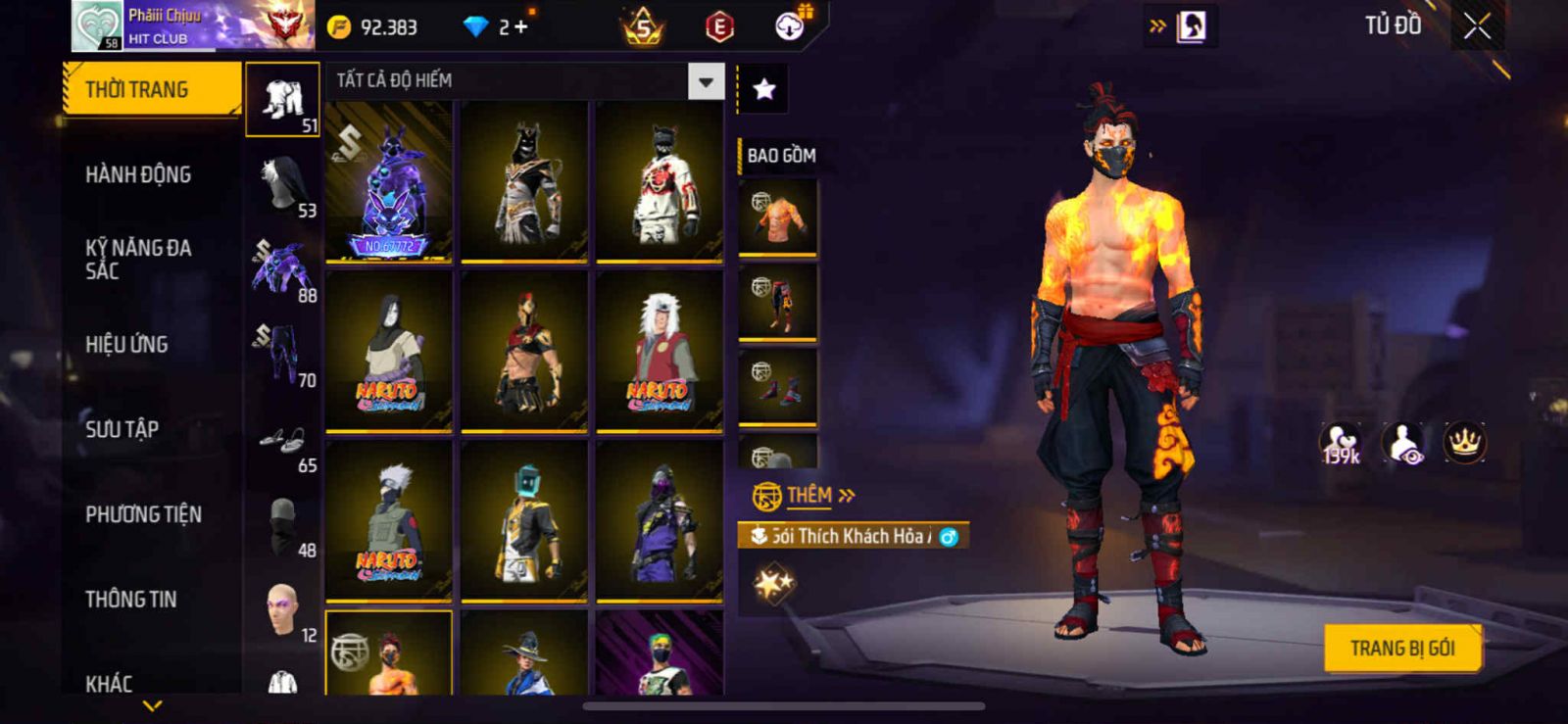The width and height of the screenshot is (1568, 724).
Task: Open the Hành Động category
Action: point(138,175)
